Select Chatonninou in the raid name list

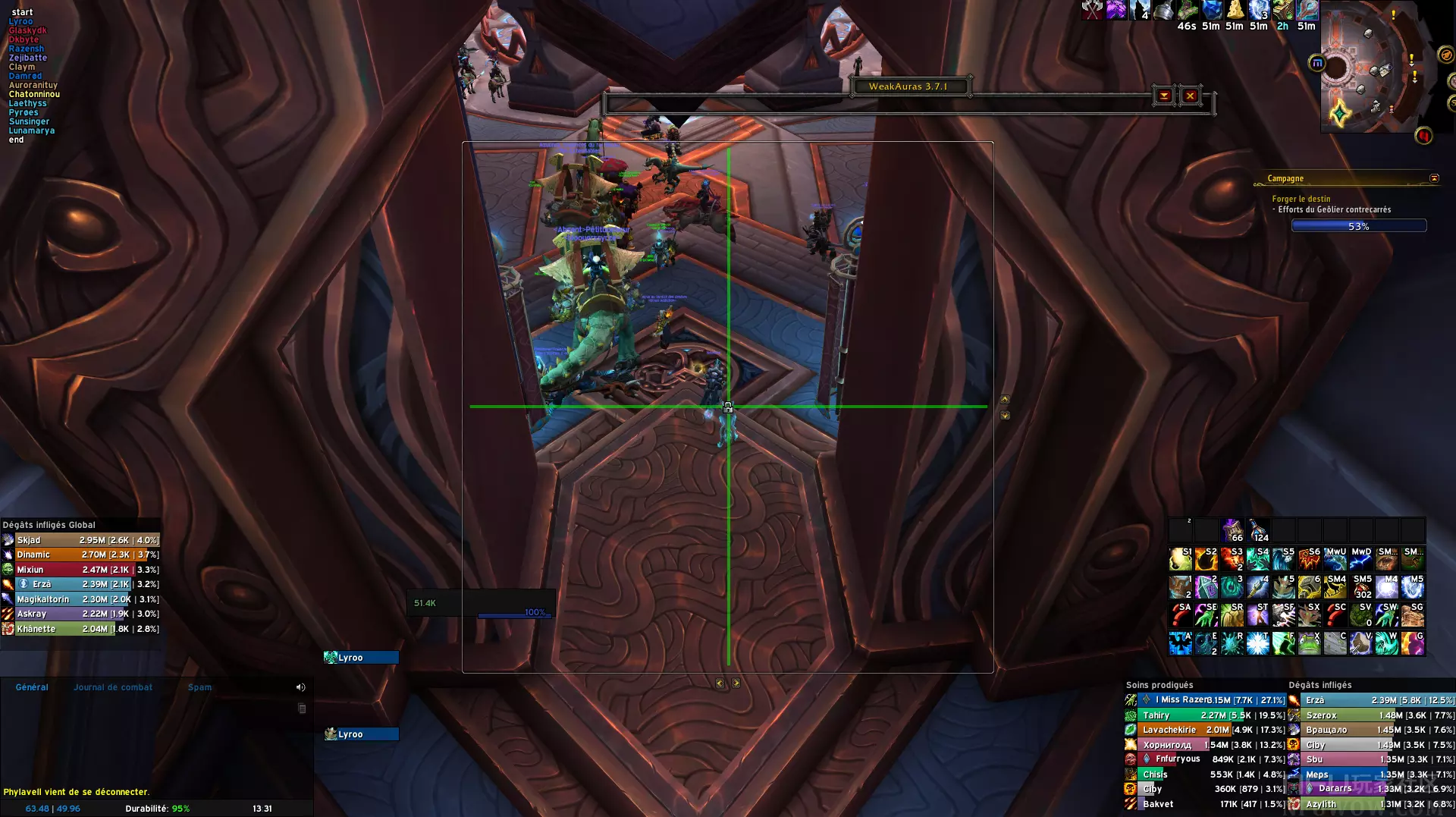34,94
